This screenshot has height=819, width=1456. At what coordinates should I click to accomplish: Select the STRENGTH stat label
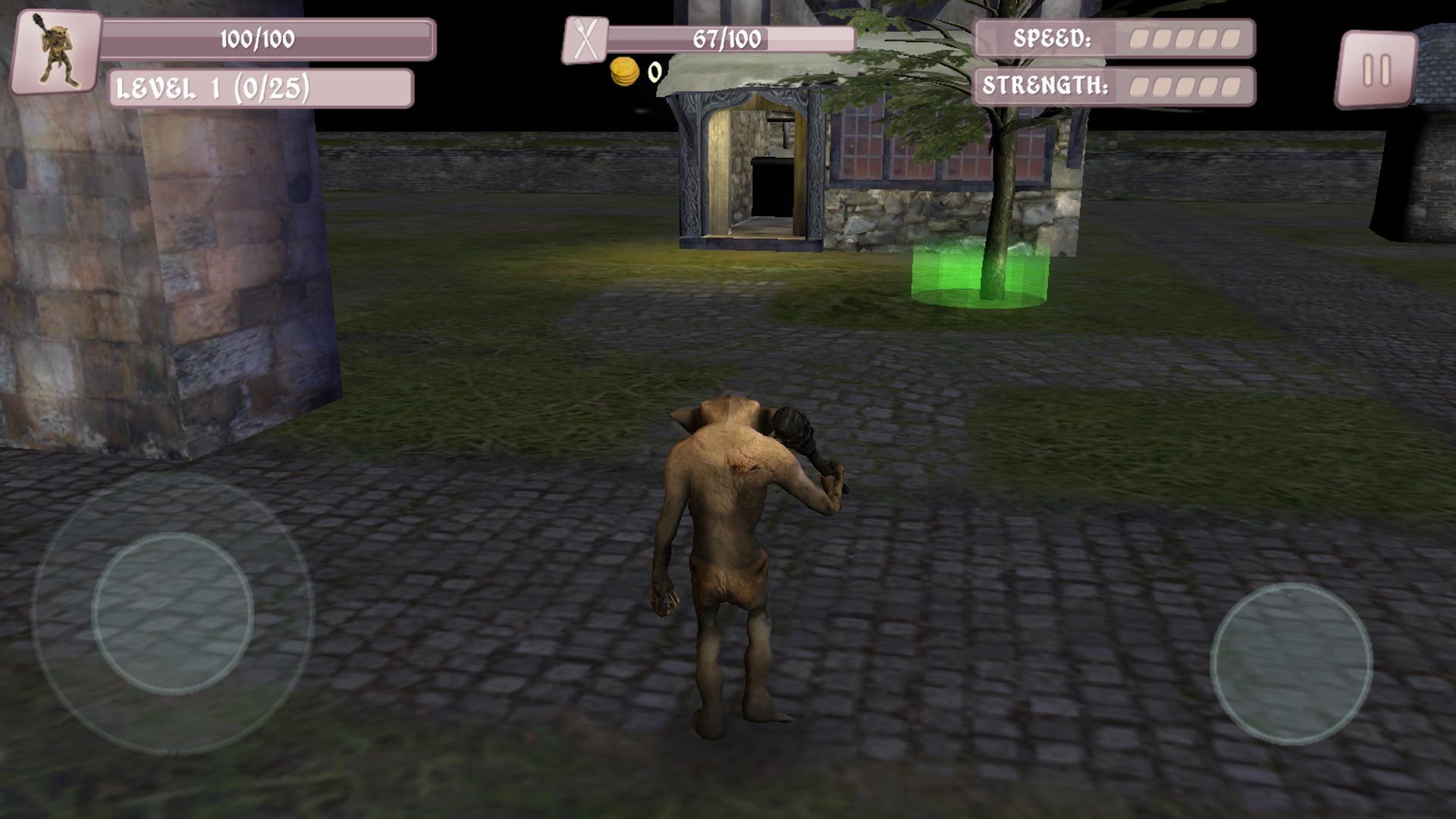(x=1046, y=85)
